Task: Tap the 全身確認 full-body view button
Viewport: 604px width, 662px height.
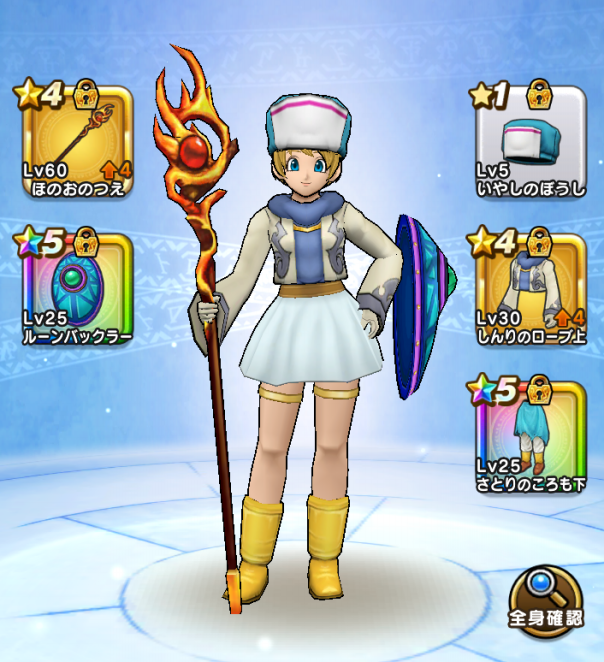Action: tap(545, 603)
